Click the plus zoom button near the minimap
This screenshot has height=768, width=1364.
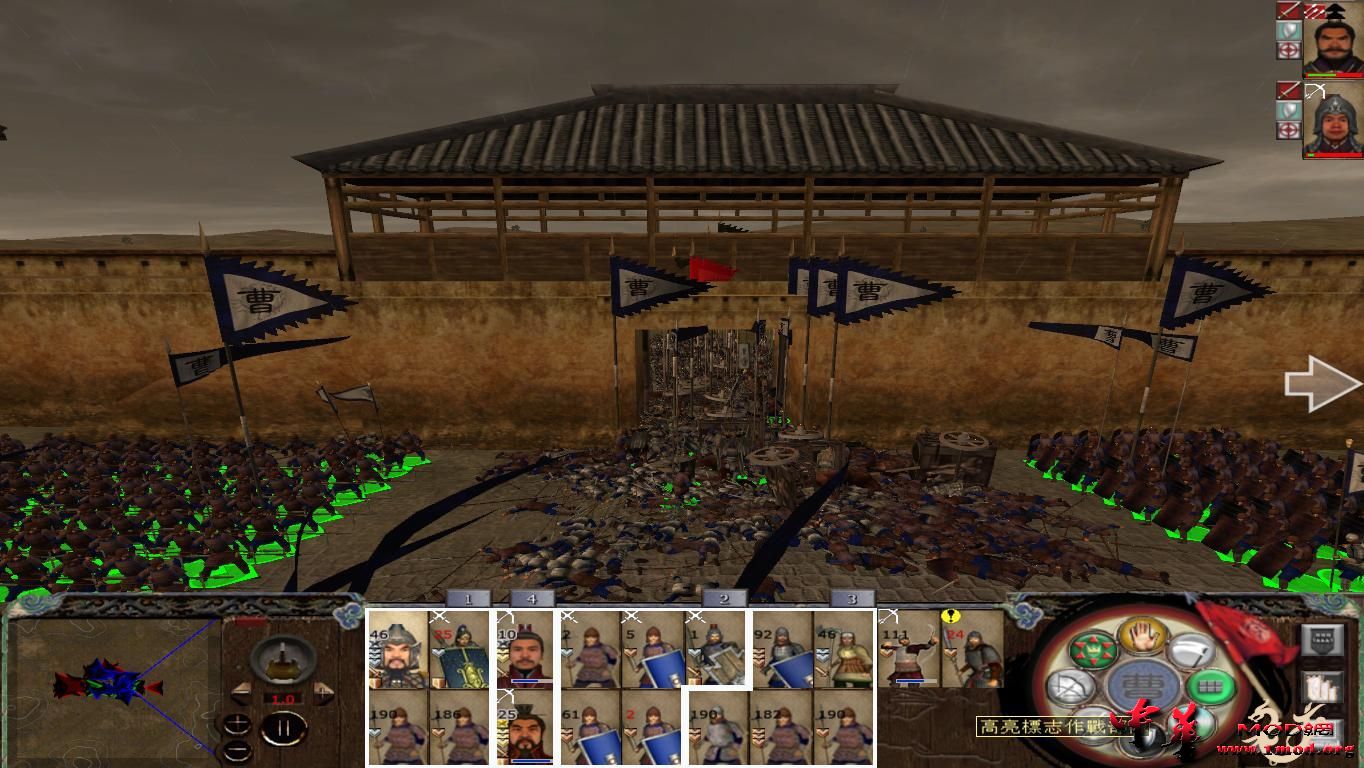pyautogui.click(x=238, y=723)
